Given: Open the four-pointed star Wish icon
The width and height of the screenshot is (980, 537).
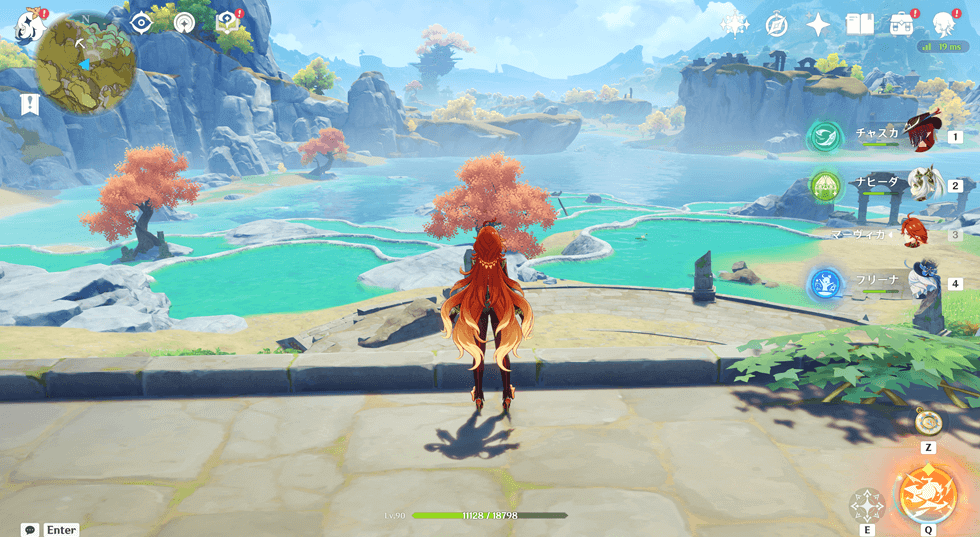Looking at the screenshot, I should coord(818,25).
